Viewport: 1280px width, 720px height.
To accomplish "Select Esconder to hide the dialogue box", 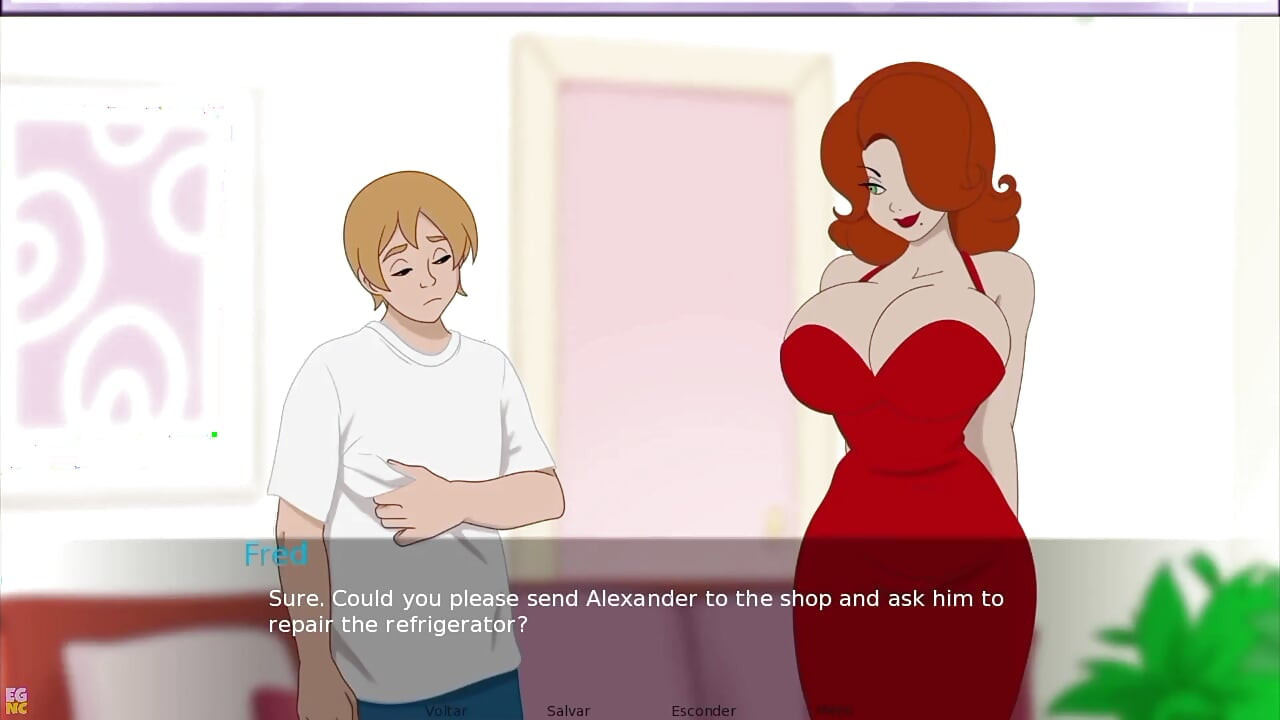I will 703,710.
